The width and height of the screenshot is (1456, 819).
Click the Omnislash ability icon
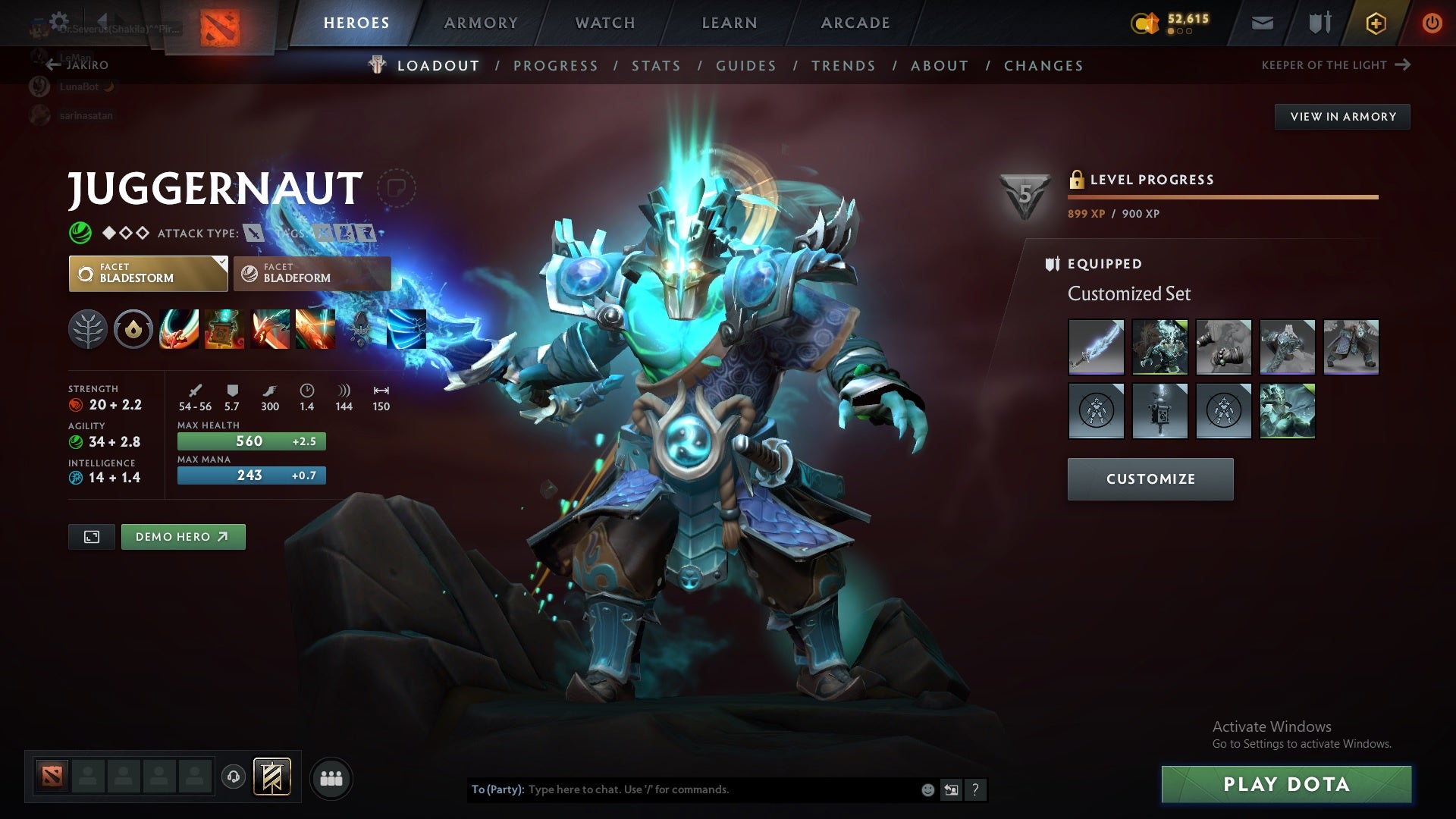pyautogui.click(x=316, y=329)
